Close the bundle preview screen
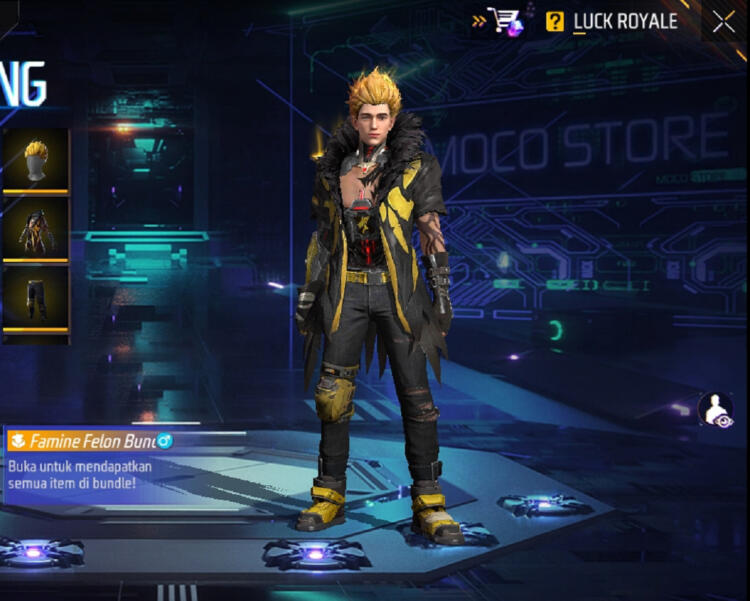This screenshot has width=750, height=601. tap(724, 22)
